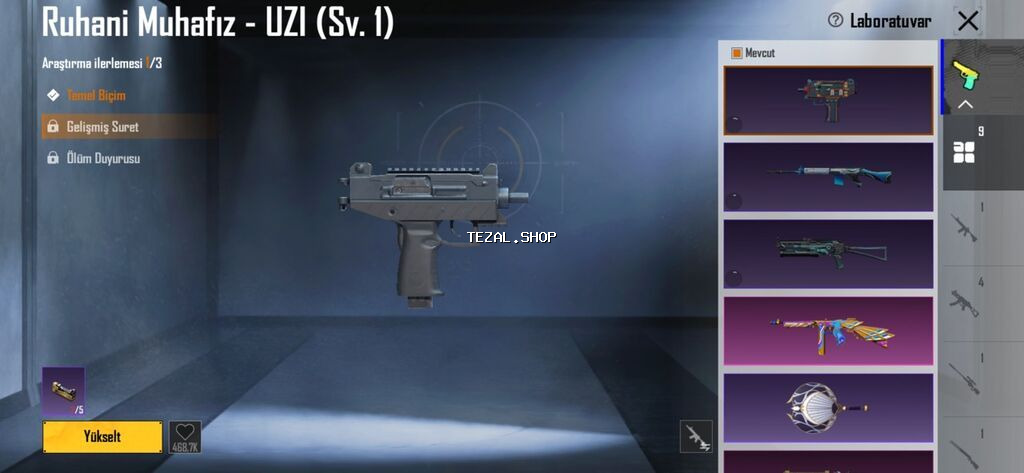Select the locked Ölüm Duyurusu stage
1024x473 pixels.
[x=102, y=158]
